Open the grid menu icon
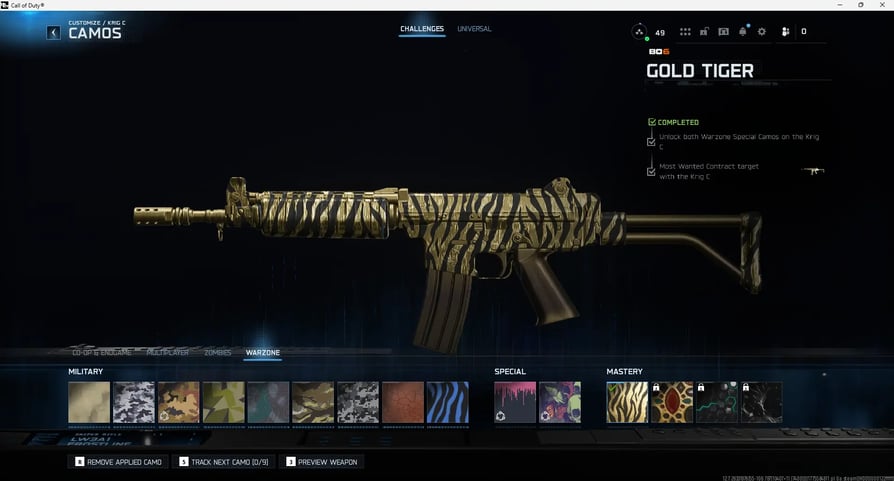Image resolution: width=894 pixels, height=481 pixels. 685,32
